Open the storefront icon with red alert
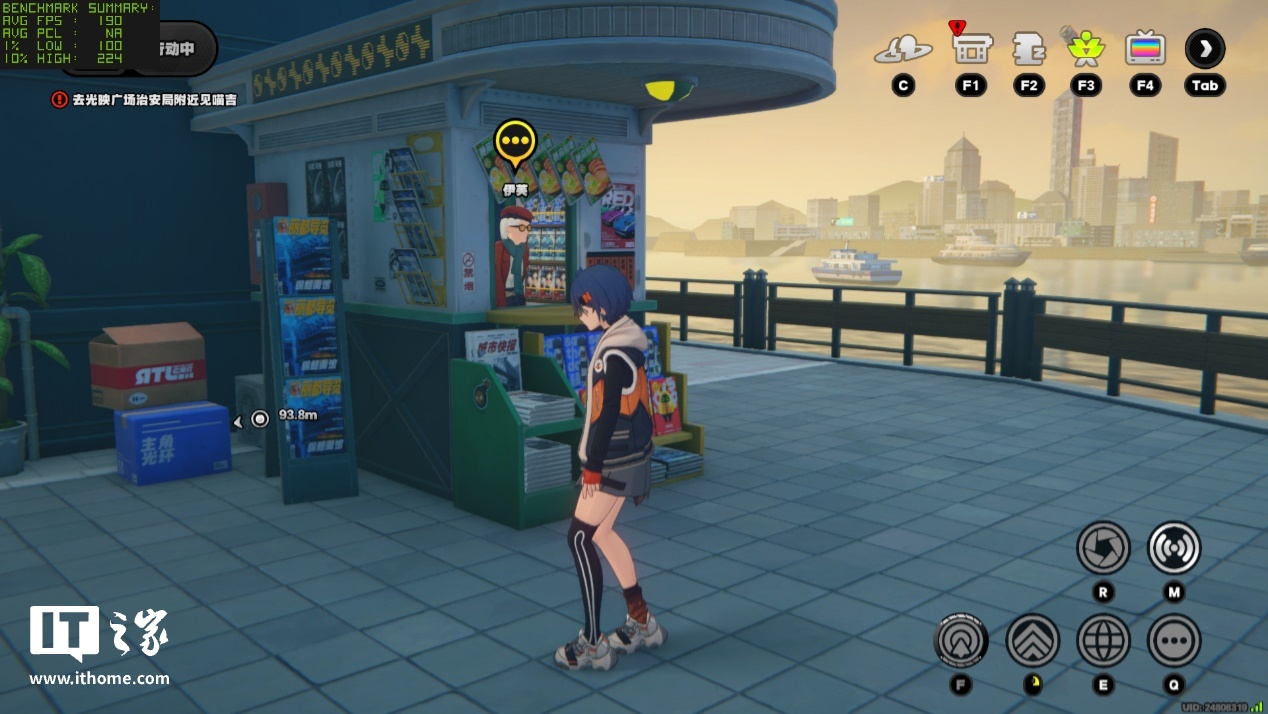This screenshot has height=714, width=1268. point(970,46)
